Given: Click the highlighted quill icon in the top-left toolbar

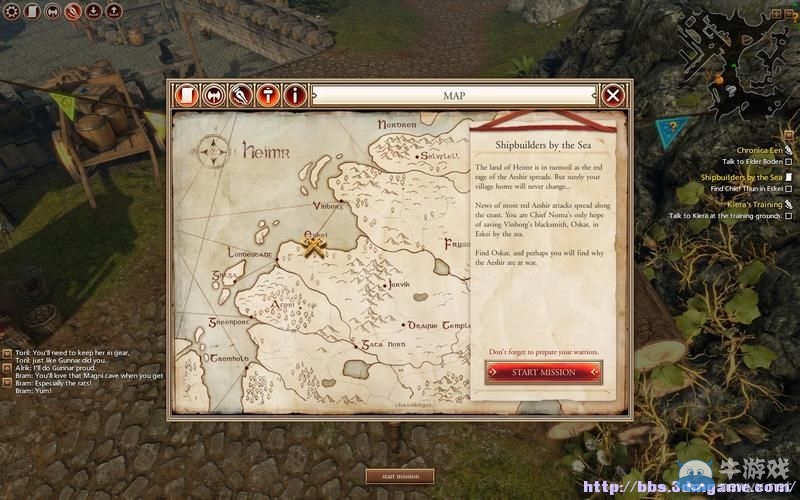Looking at the screenshot, I should tap(73, 12).
